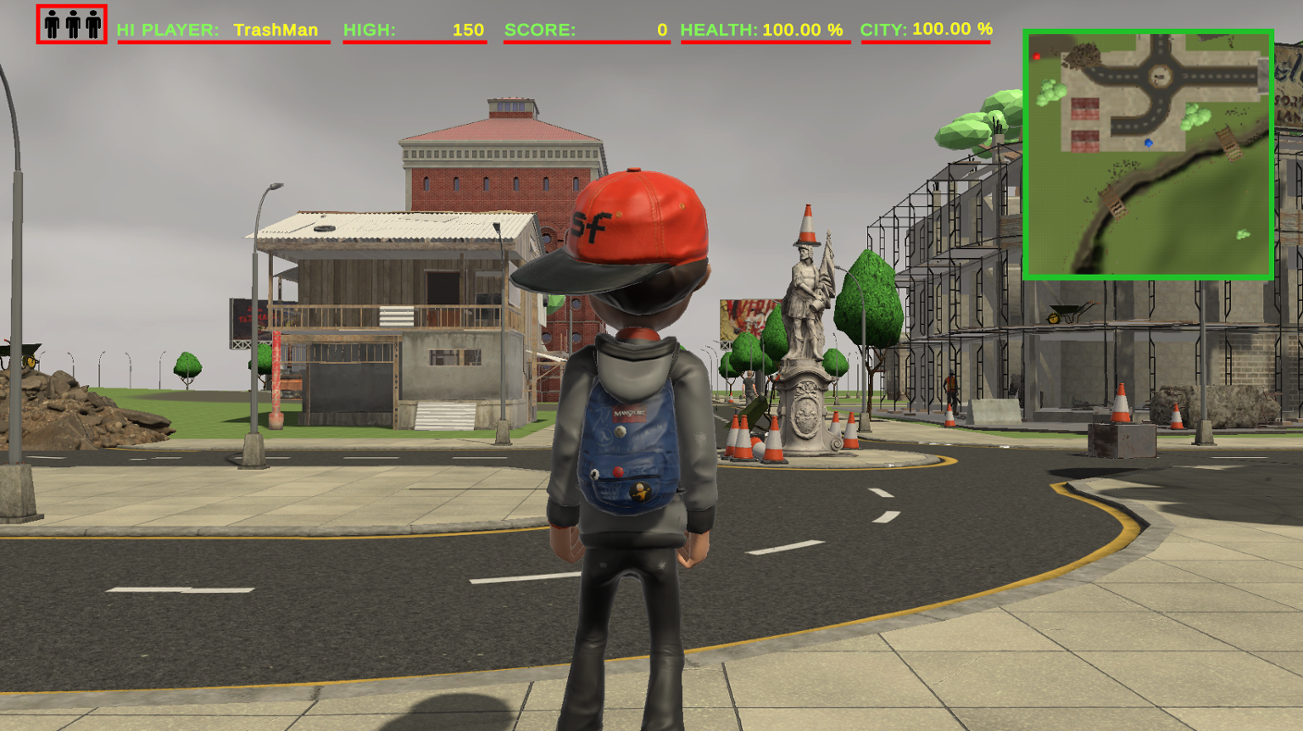Select the blue player dot on the minimap
The image size is (1303, 731).
click(1148, 143)
